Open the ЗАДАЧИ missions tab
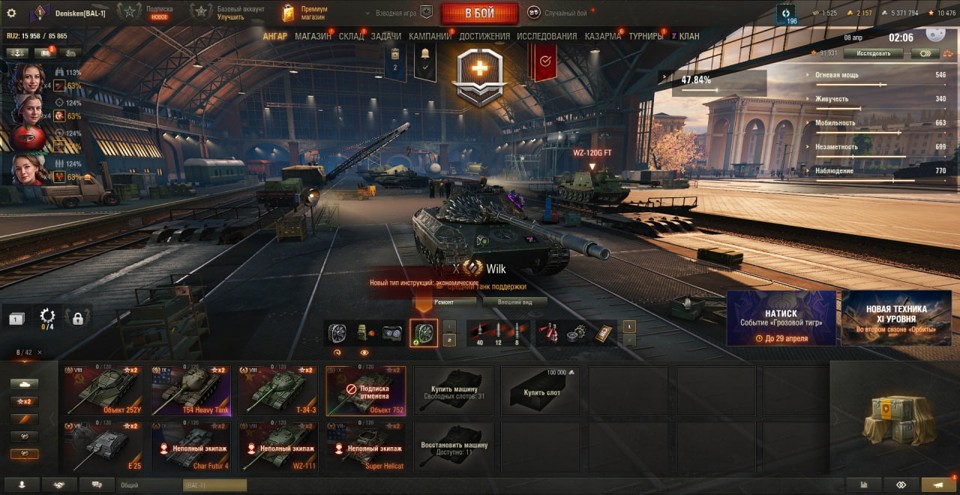This screenshot has width=960, height=495. pyautogui.click(x=386, y=37)
